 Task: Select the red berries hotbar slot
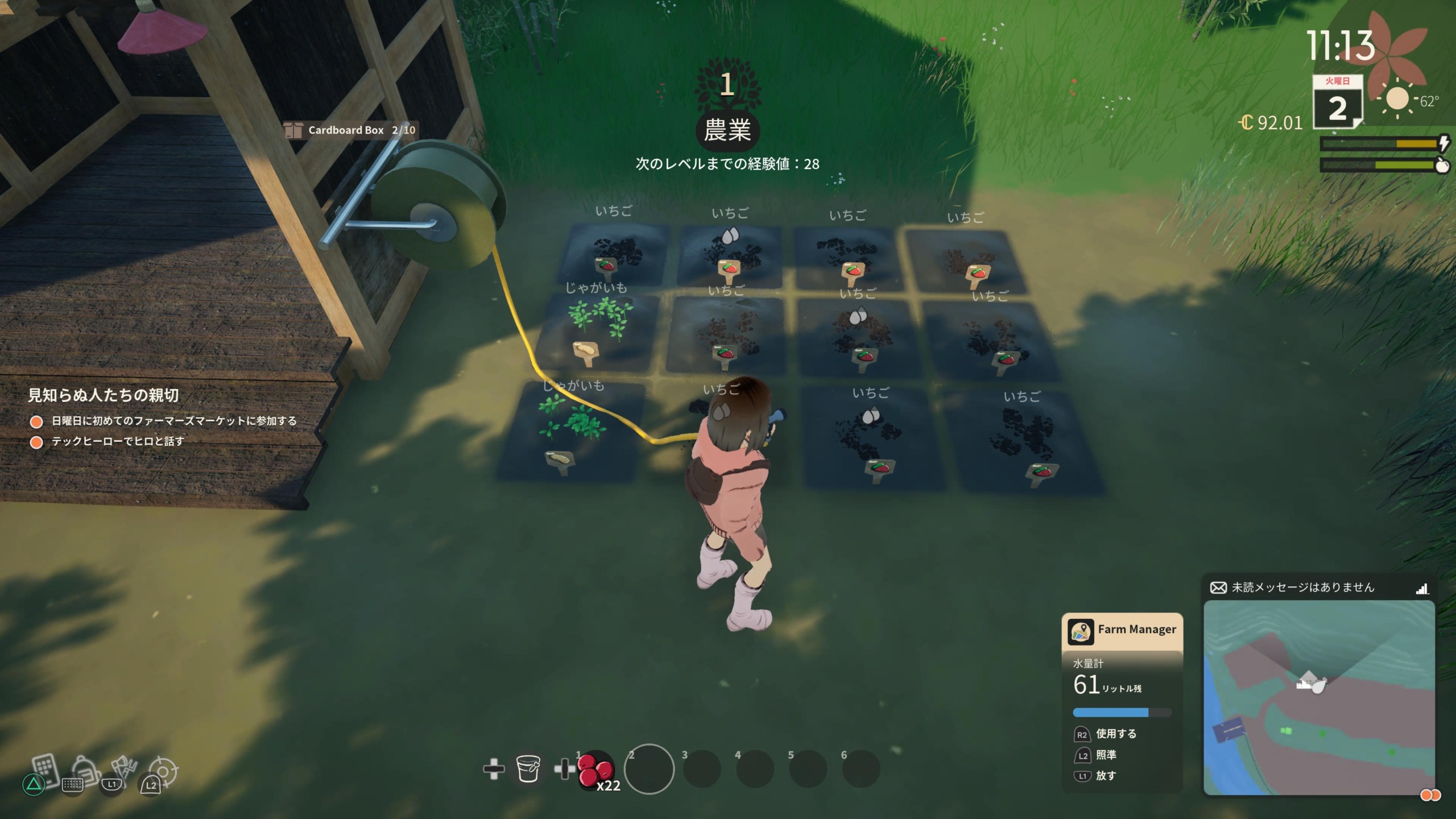(595, 769)
